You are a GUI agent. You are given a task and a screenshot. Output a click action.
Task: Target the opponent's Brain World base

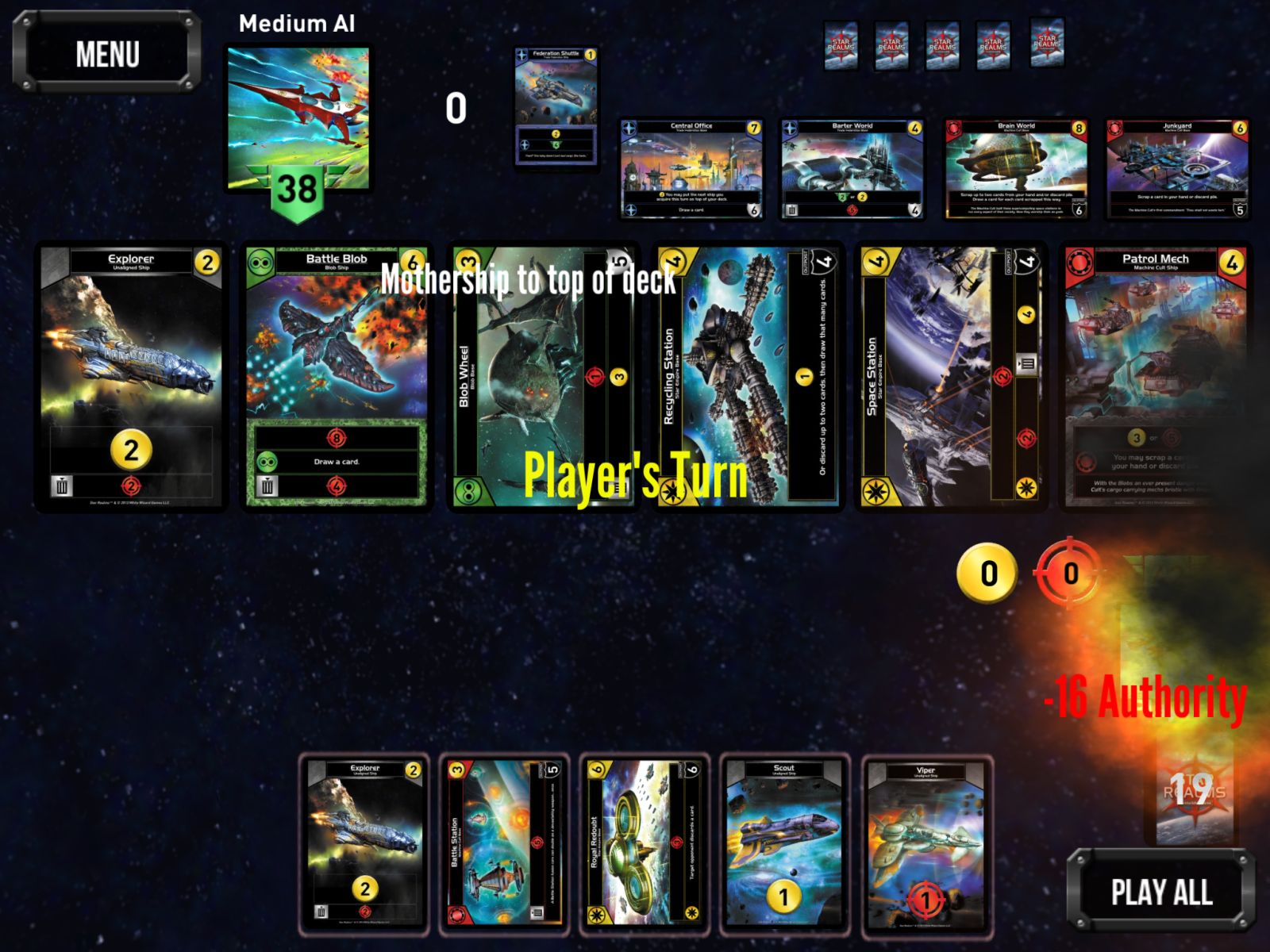pos(1016,169)
